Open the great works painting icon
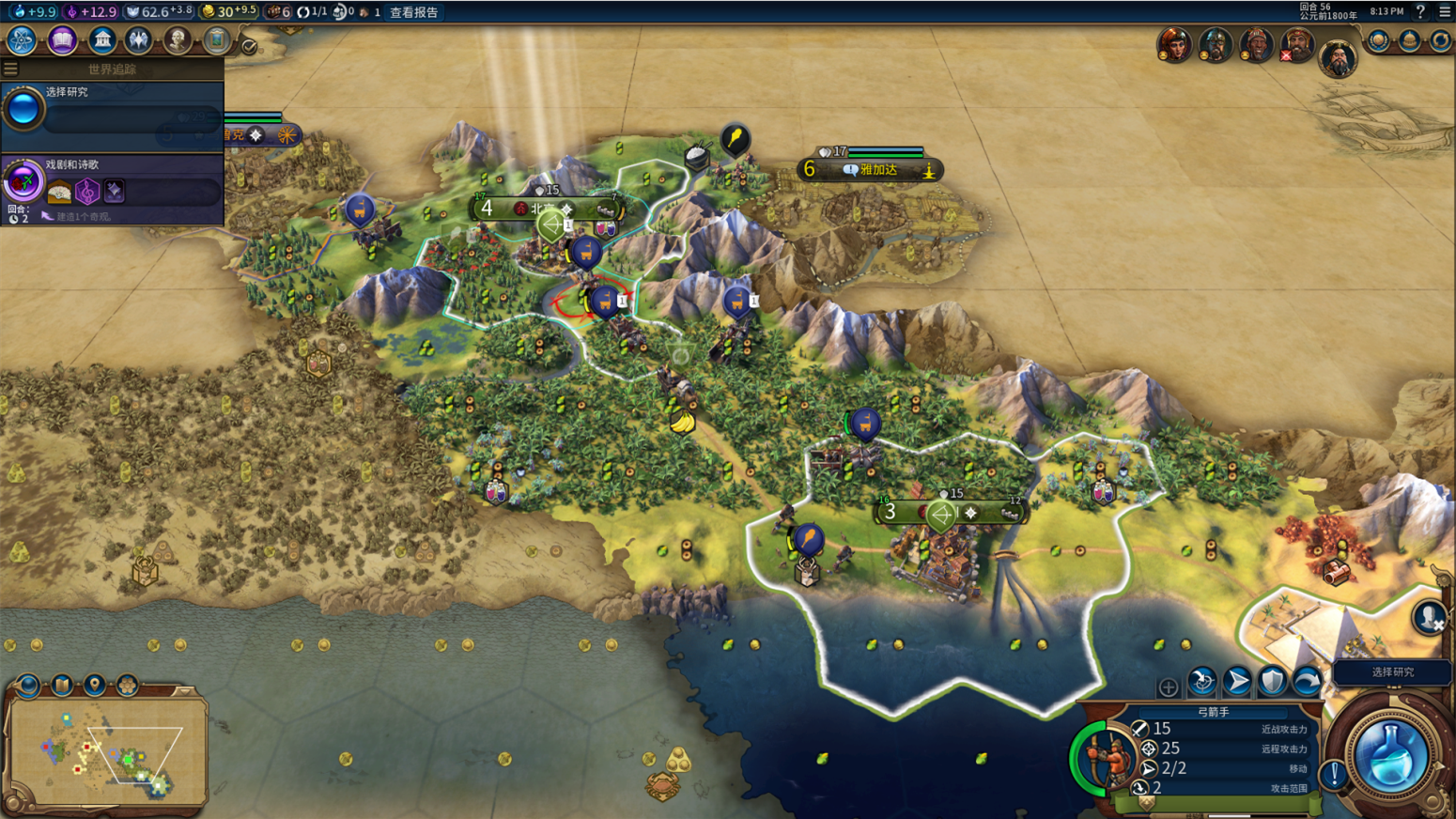This screenshot has height=819, width=1456. [x=217, y=40]
